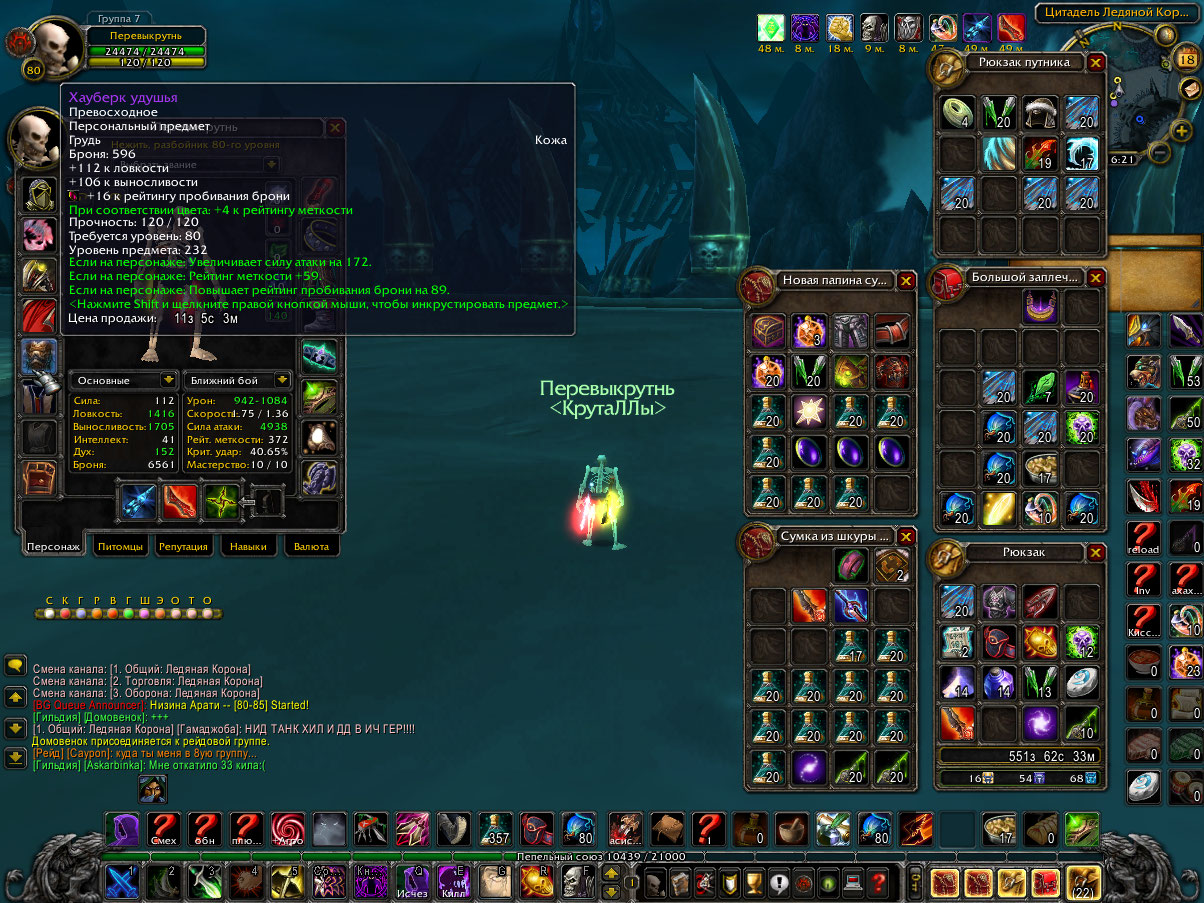Select the gold ingot item in bag
This screenshot has width=1204, height=903.
(x=998, y=509)
